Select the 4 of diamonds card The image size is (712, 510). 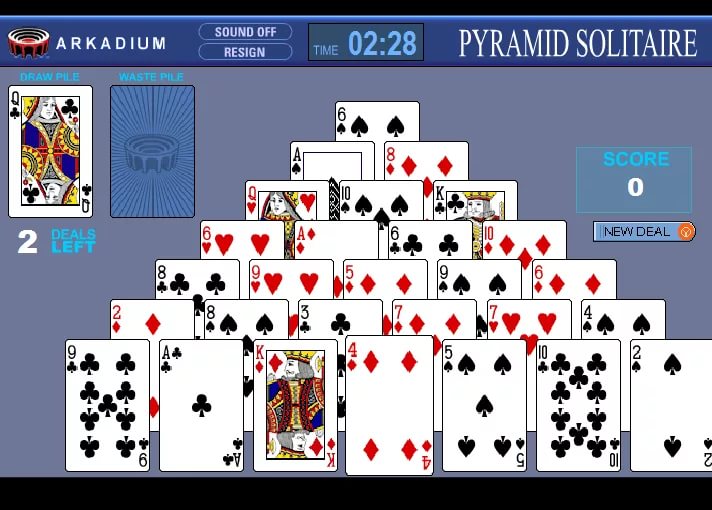(389, 405)
